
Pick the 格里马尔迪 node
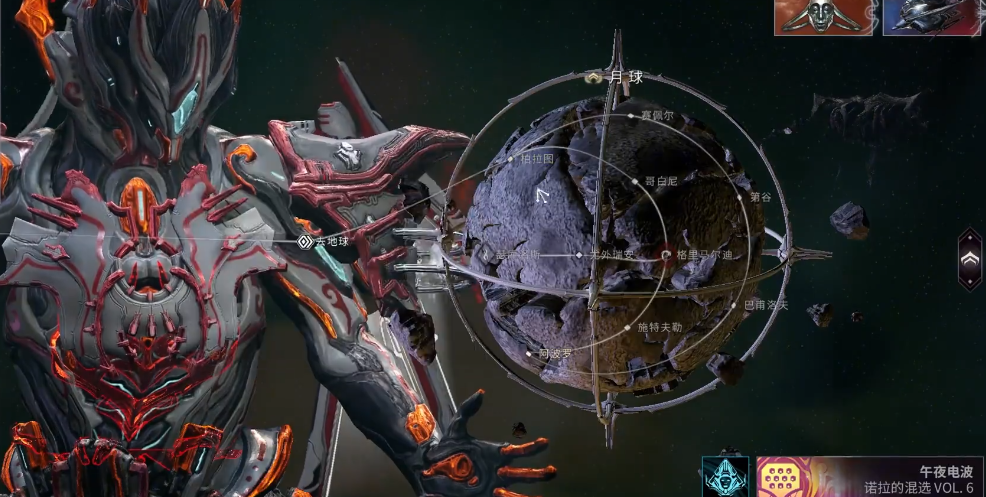[666, 255]
